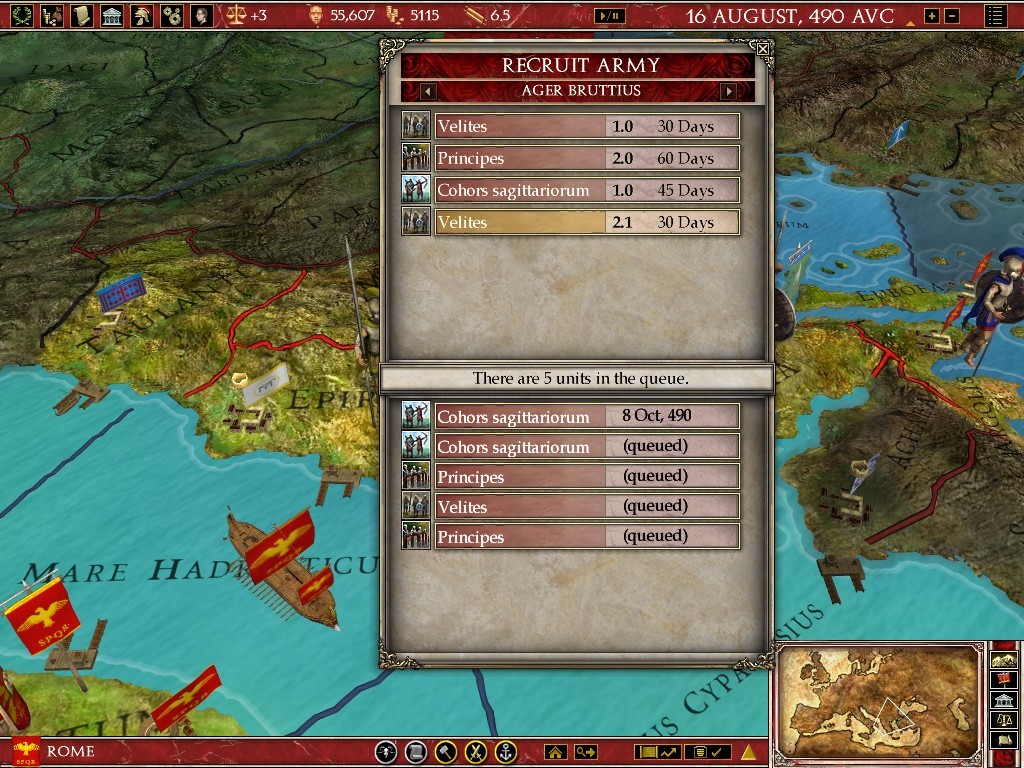Choose the Velites entry costing 1.0

coord(587,126)
